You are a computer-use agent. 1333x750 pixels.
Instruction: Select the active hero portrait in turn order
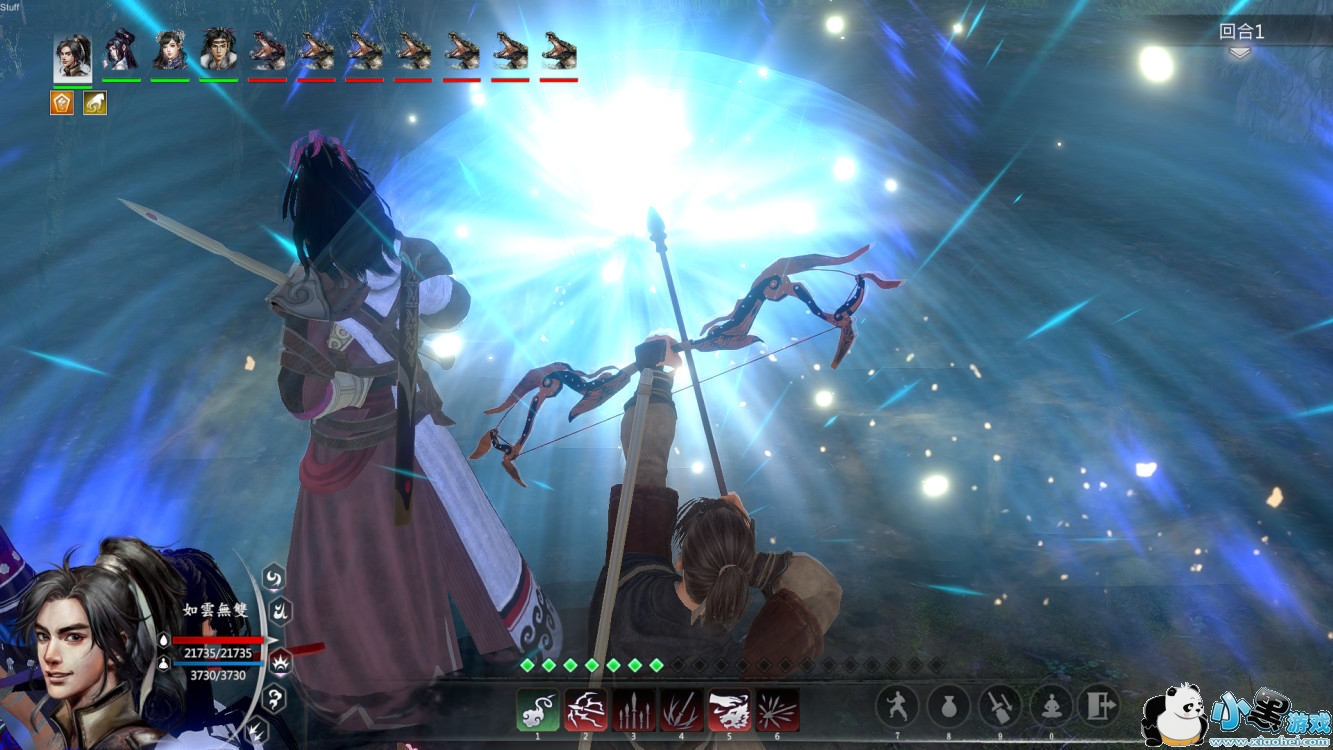[72, 54]
